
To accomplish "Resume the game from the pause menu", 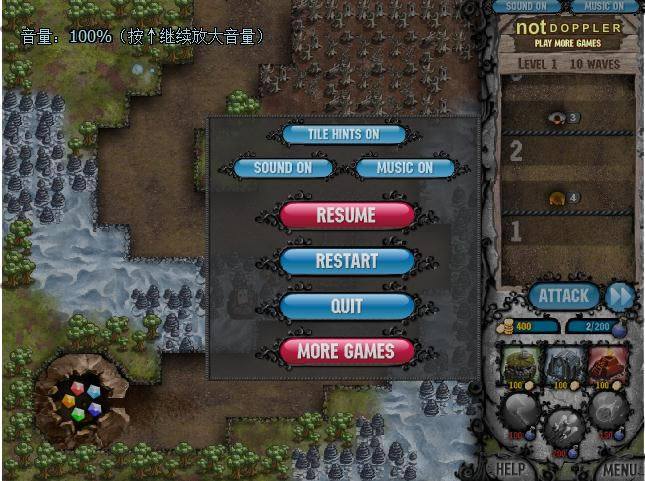I will coord(346,215).
